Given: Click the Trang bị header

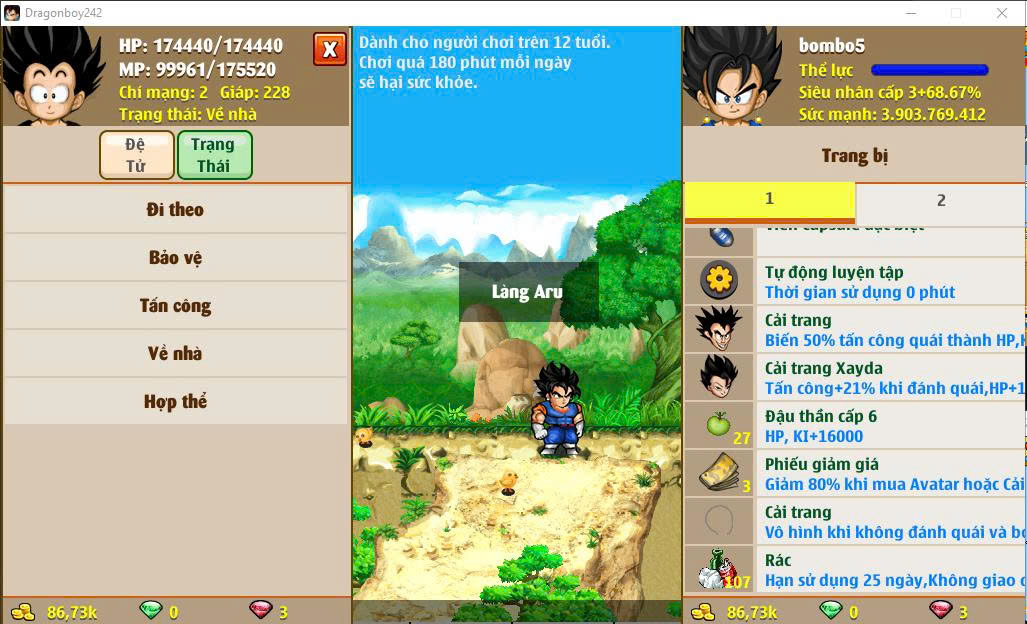Looking at the screenshot, I should coord(854,155).
